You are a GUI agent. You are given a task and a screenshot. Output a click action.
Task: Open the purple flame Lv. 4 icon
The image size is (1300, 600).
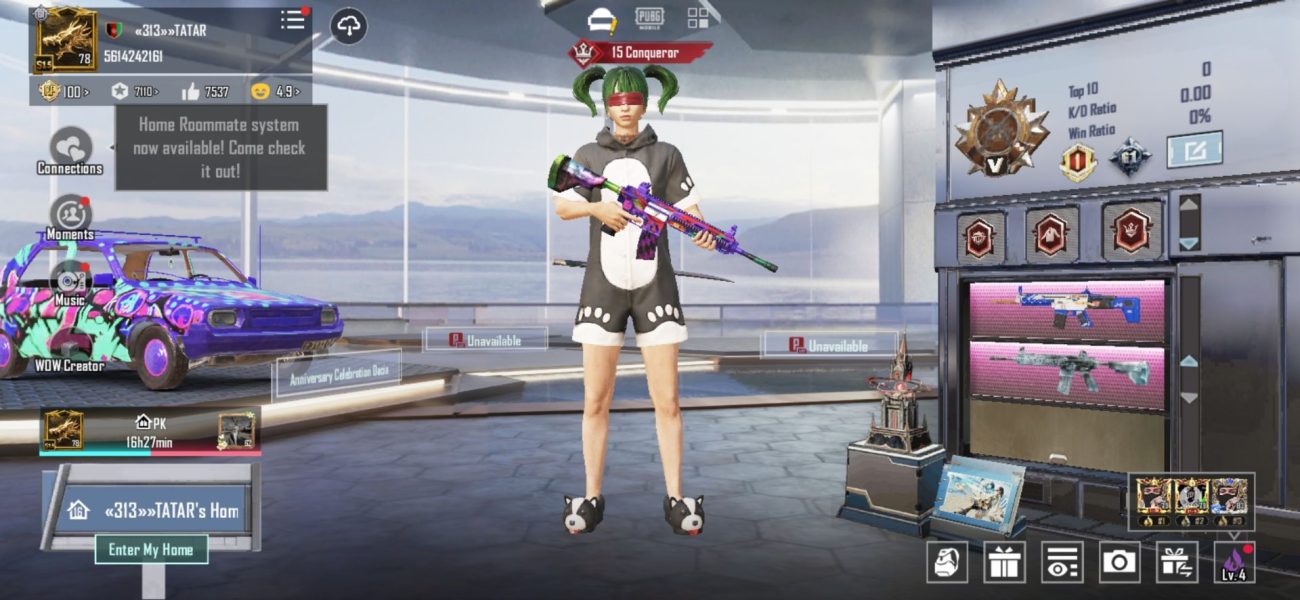pyautogui.click(x=1234, y=562)
